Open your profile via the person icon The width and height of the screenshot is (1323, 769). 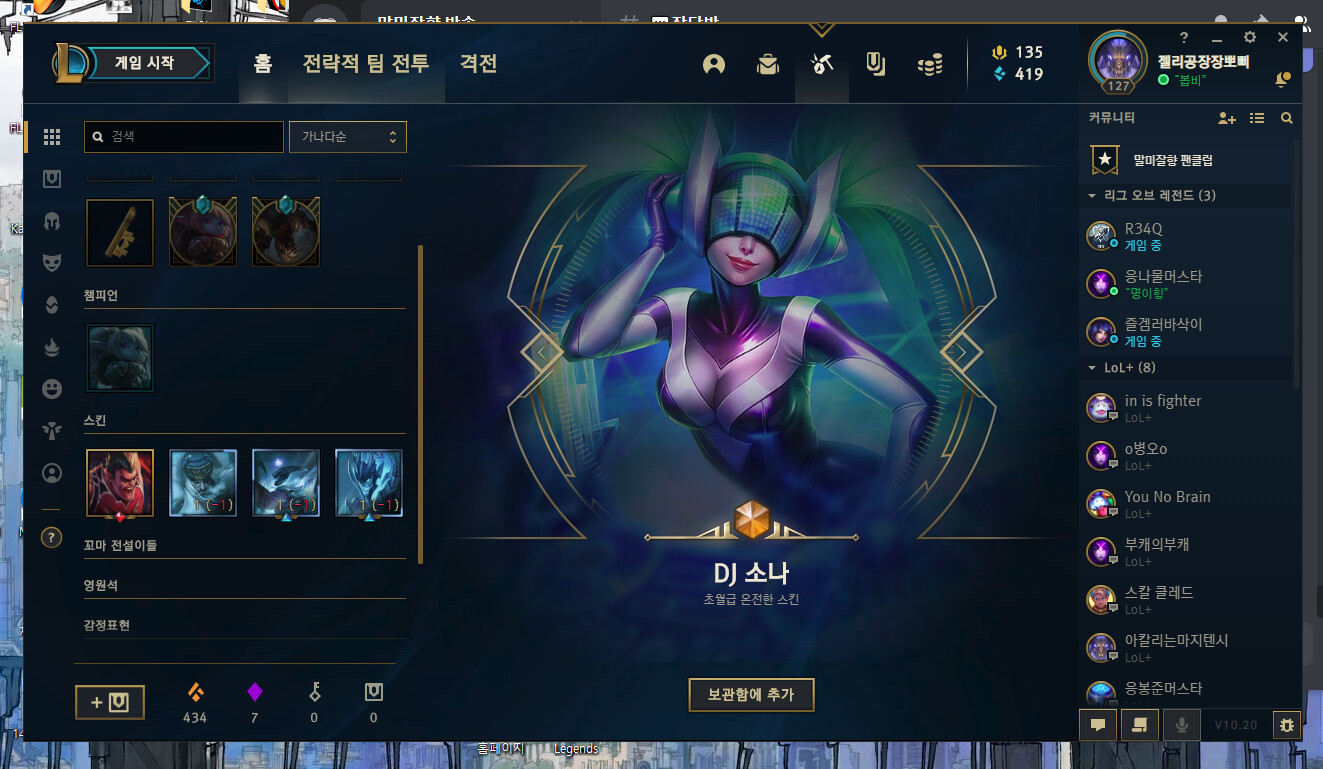click(x=714, y=62)
